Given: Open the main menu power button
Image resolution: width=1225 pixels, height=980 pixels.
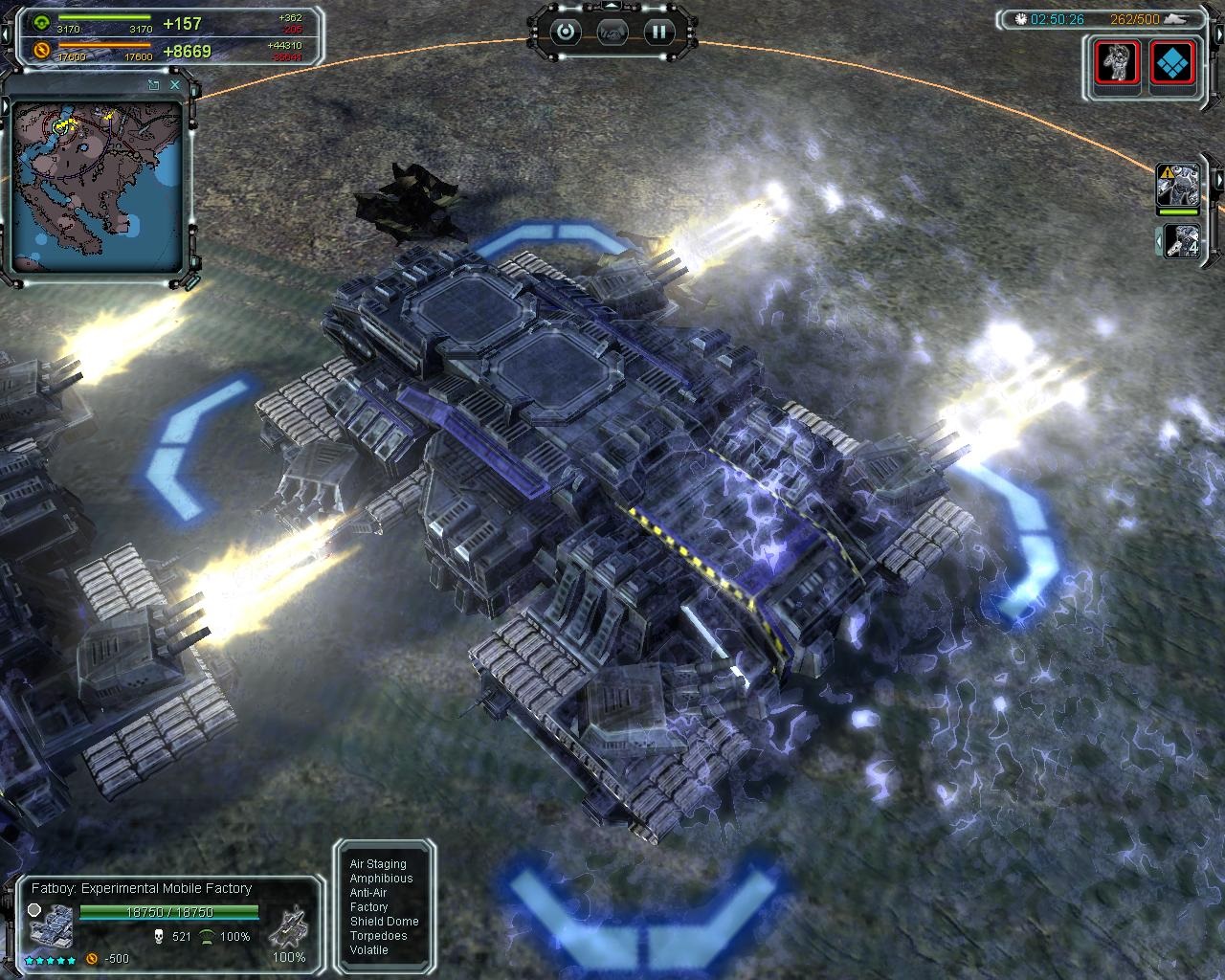Looking at the screenshot, I should click(x=567, y=32).
